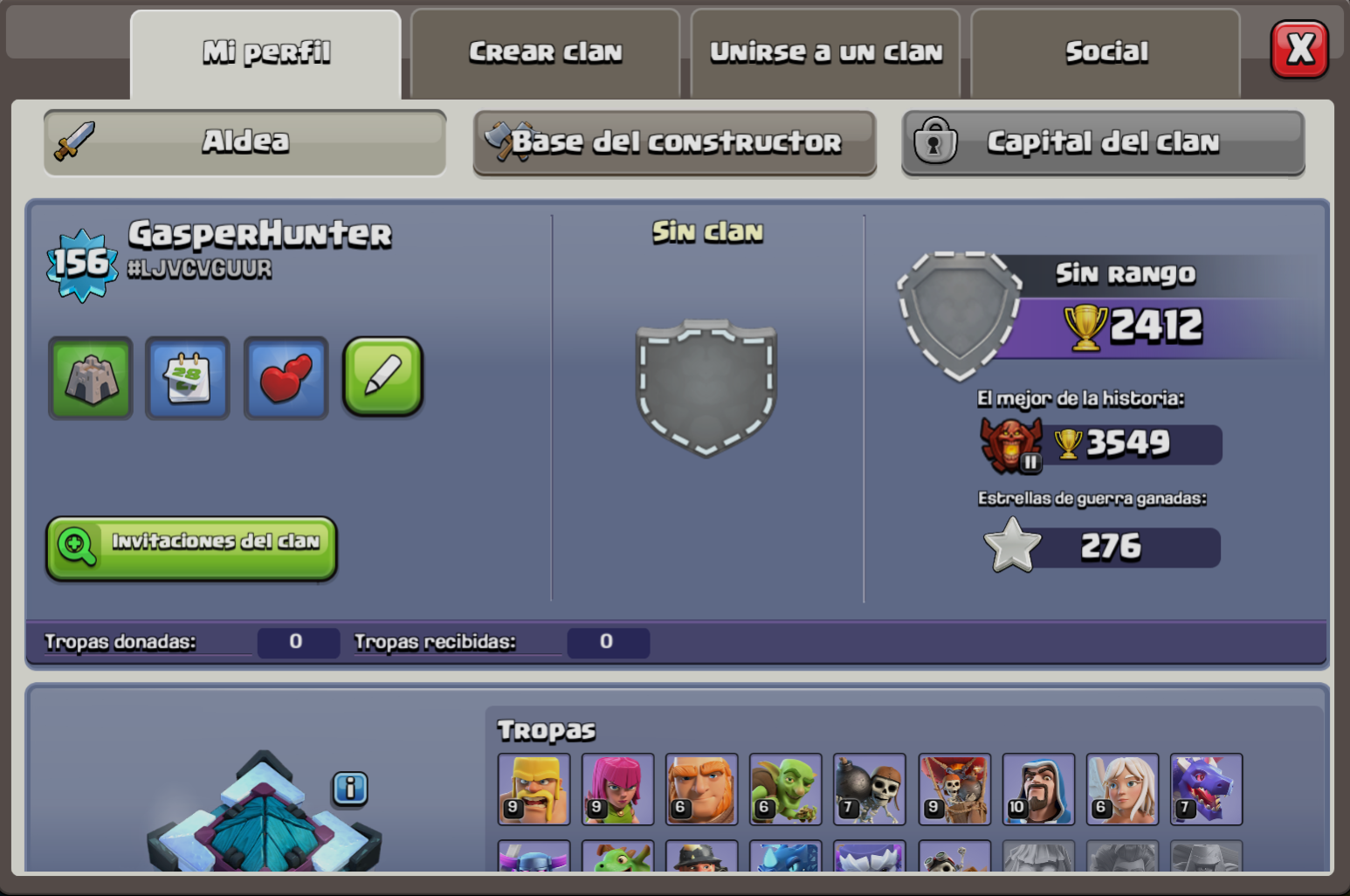The width and height of the screenshot is (1350, 896).
Task: Select the Wizard troop thumbnail
Action: click(1038, 789)
